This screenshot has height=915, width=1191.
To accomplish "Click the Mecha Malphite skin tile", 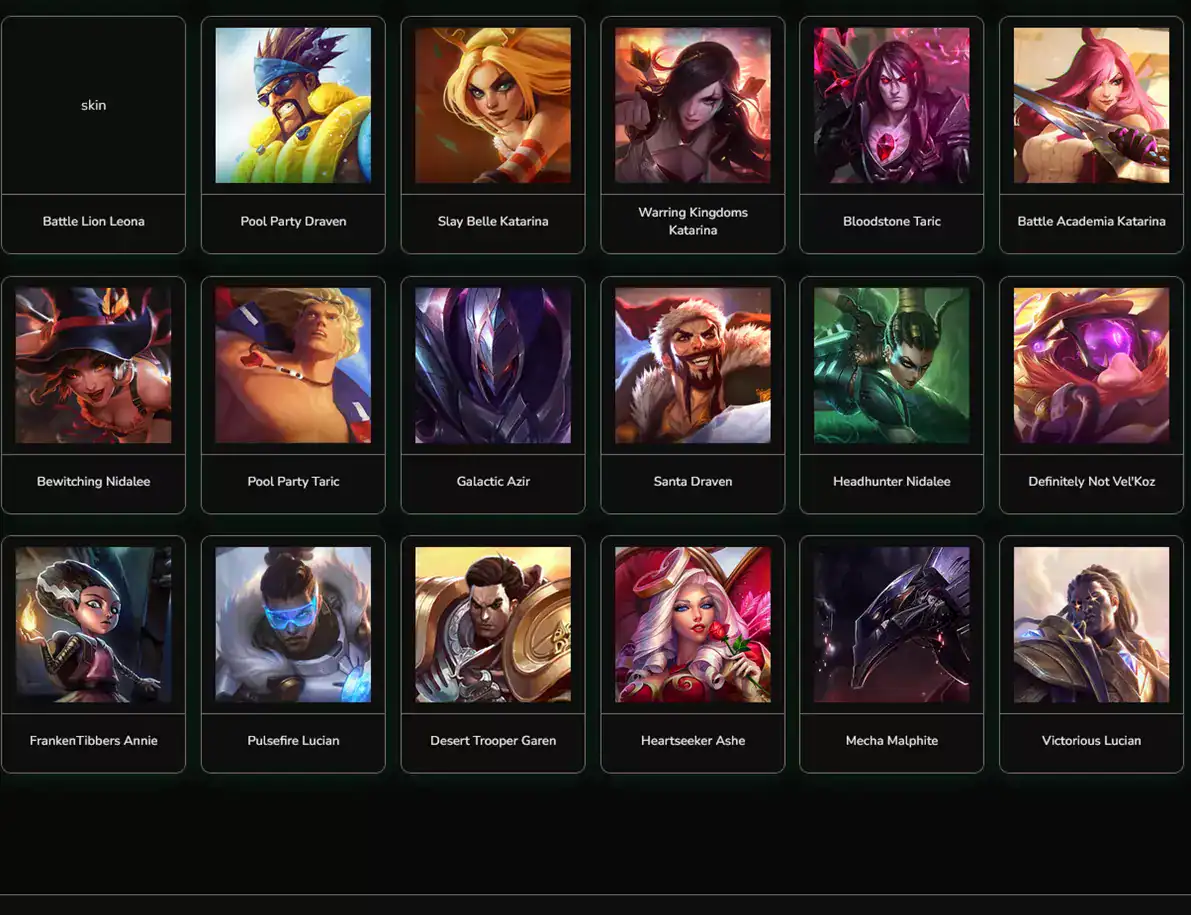I will click(x=892, y=654).
